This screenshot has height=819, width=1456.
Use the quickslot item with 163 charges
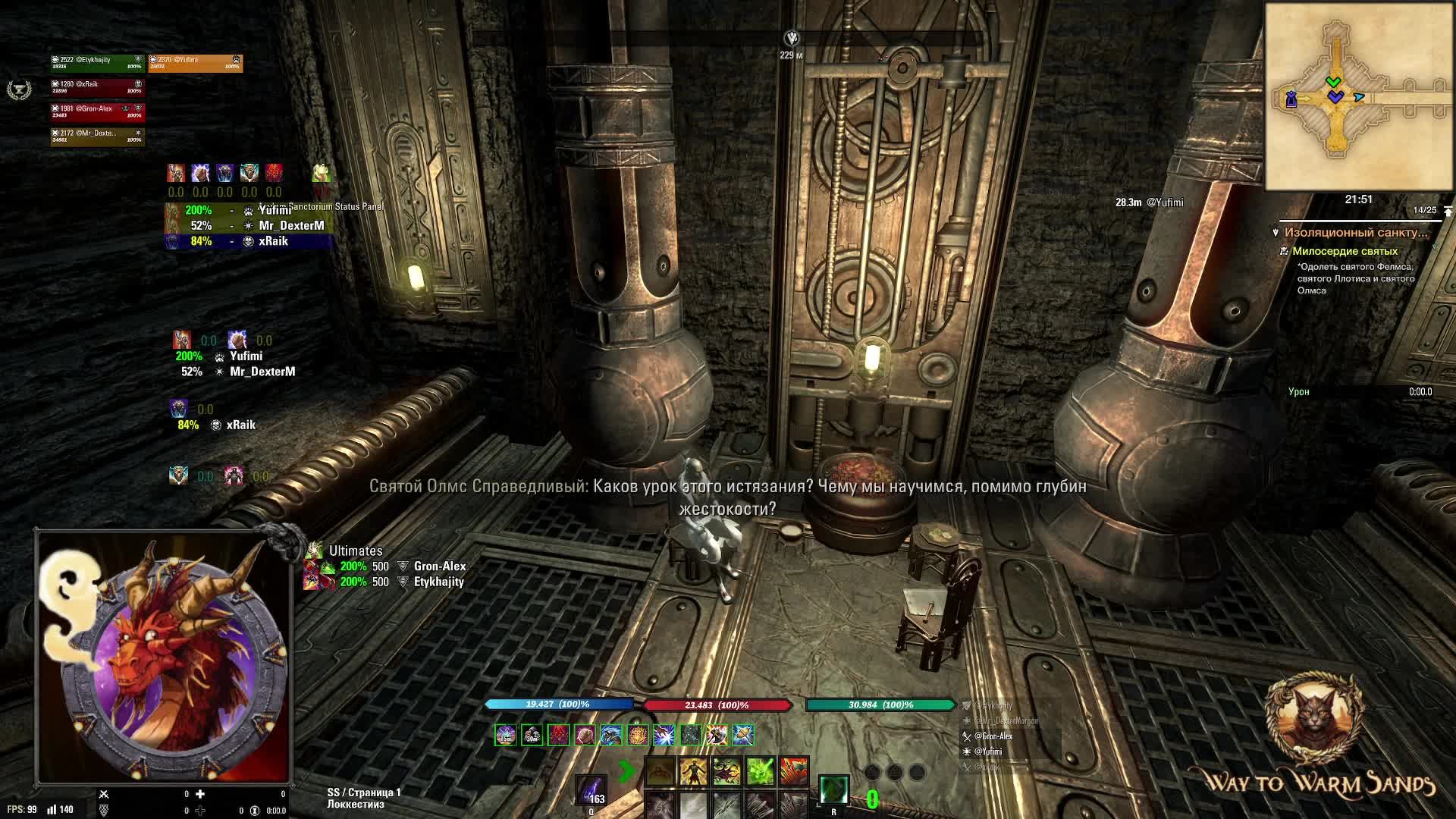[591, 789]
